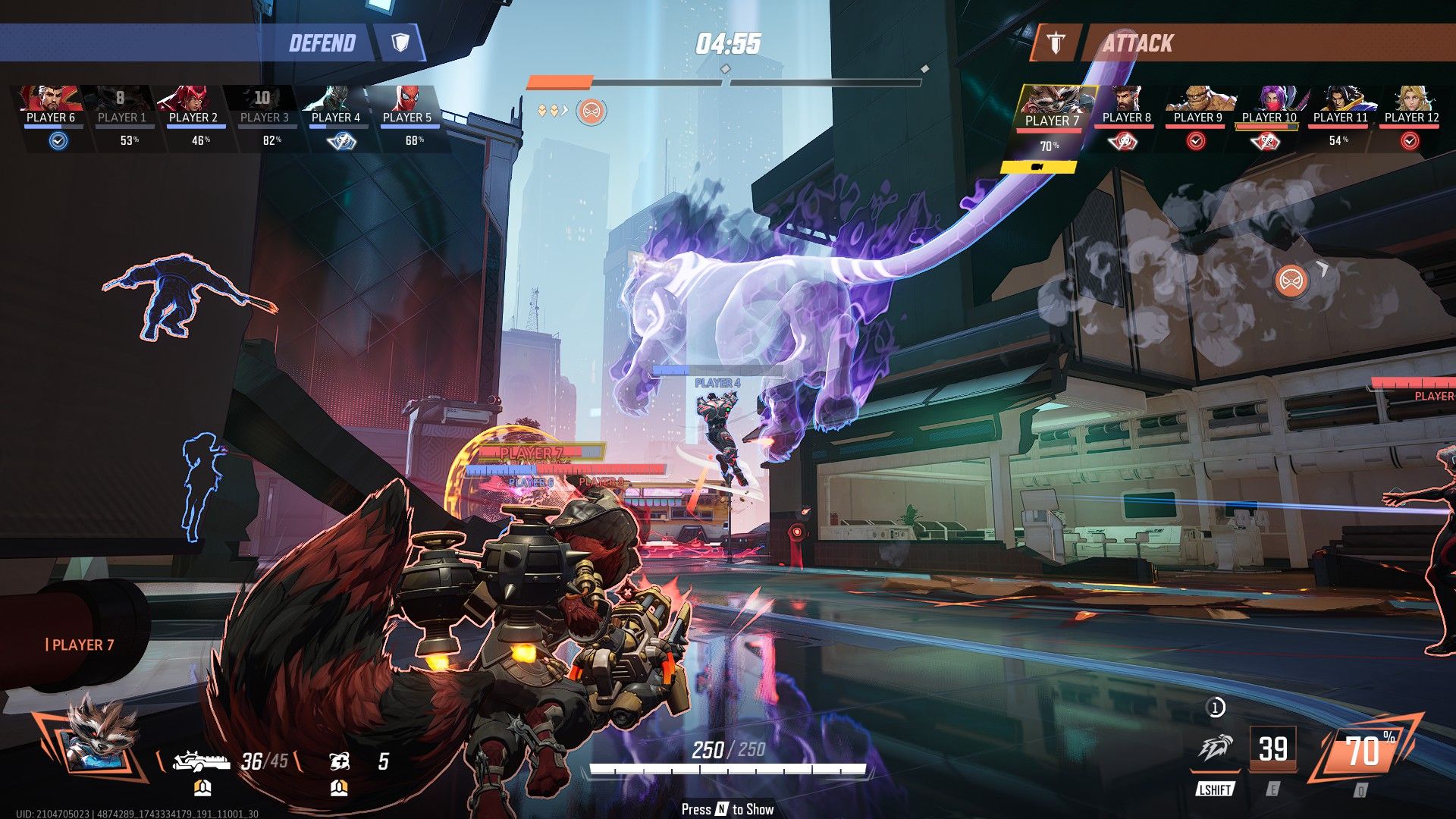The width and height of the screenshot is (1456, 819).
Task: Choose Player 11 portrait on attack team
Action: click(1340, 99)
